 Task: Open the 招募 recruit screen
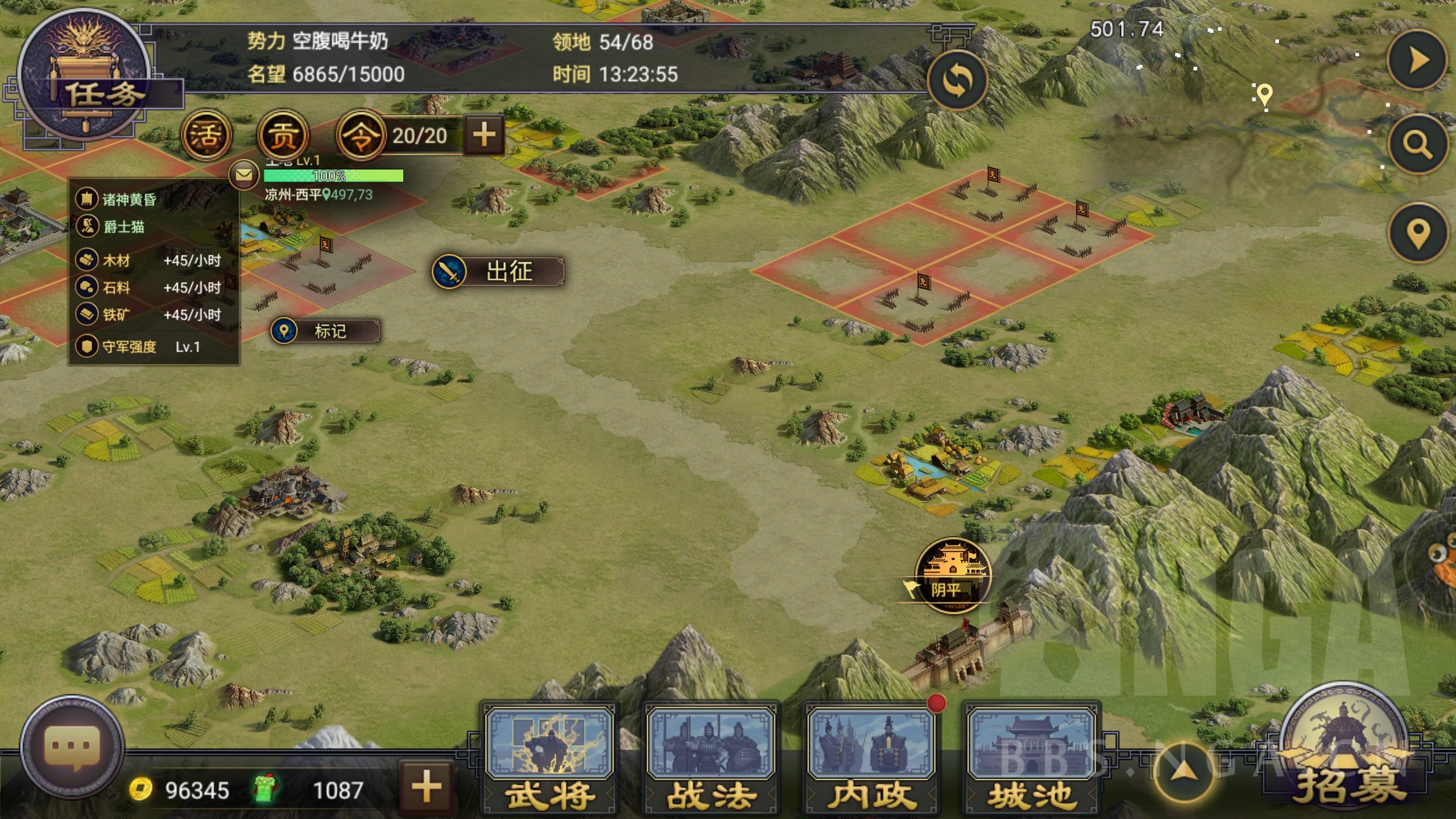pyautogui.click(x=1346, y=751)
